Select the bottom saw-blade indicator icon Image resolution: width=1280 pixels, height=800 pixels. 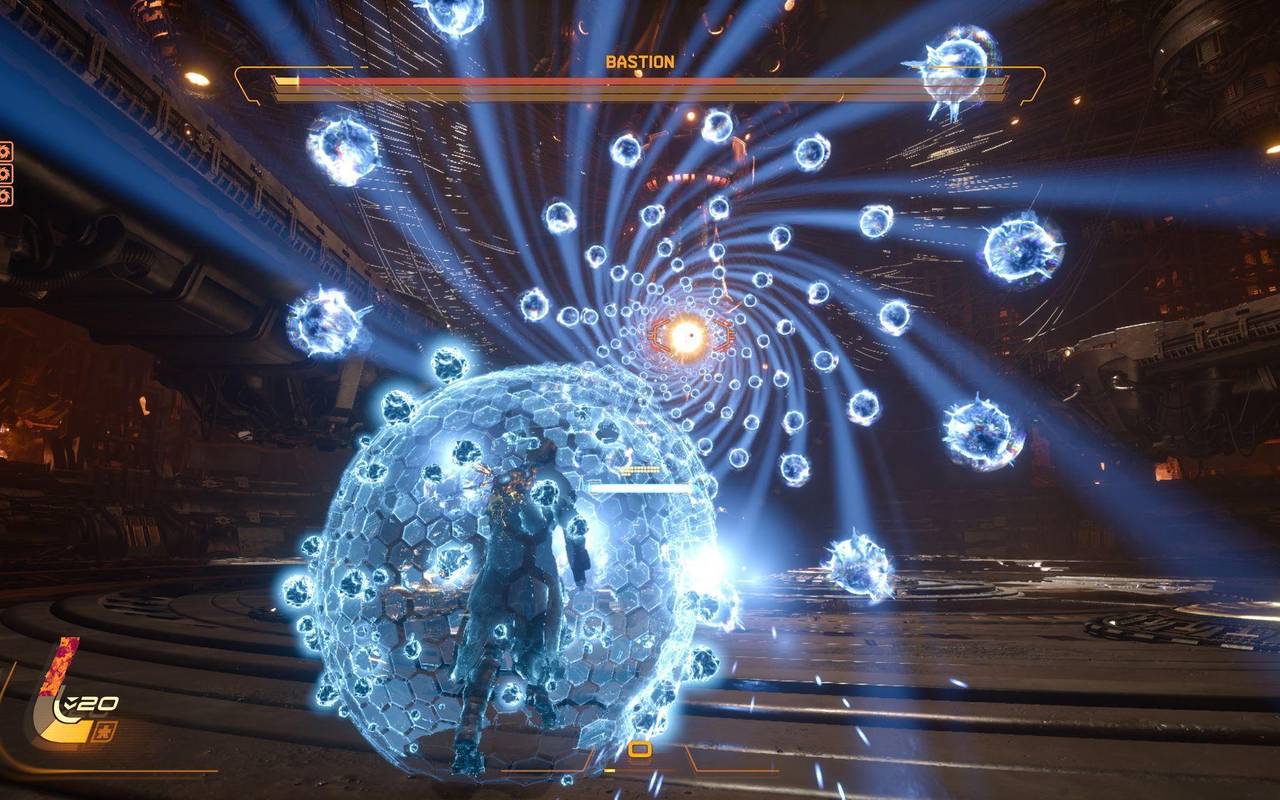coord(6,194)
